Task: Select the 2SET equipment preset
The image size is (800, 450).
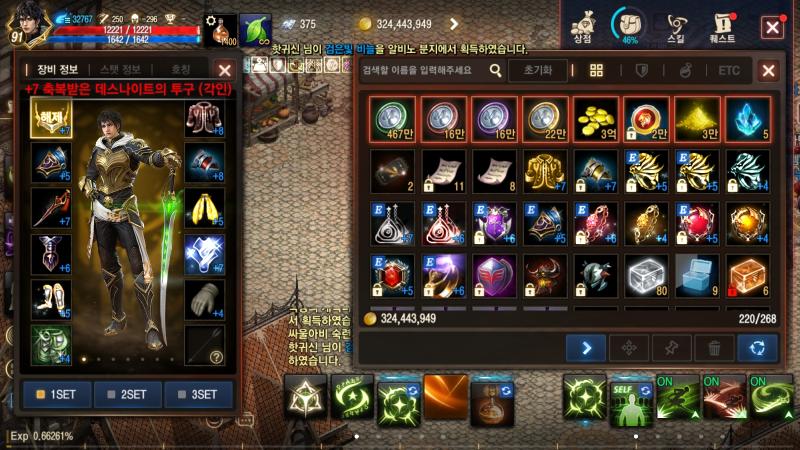Action: 127,394
